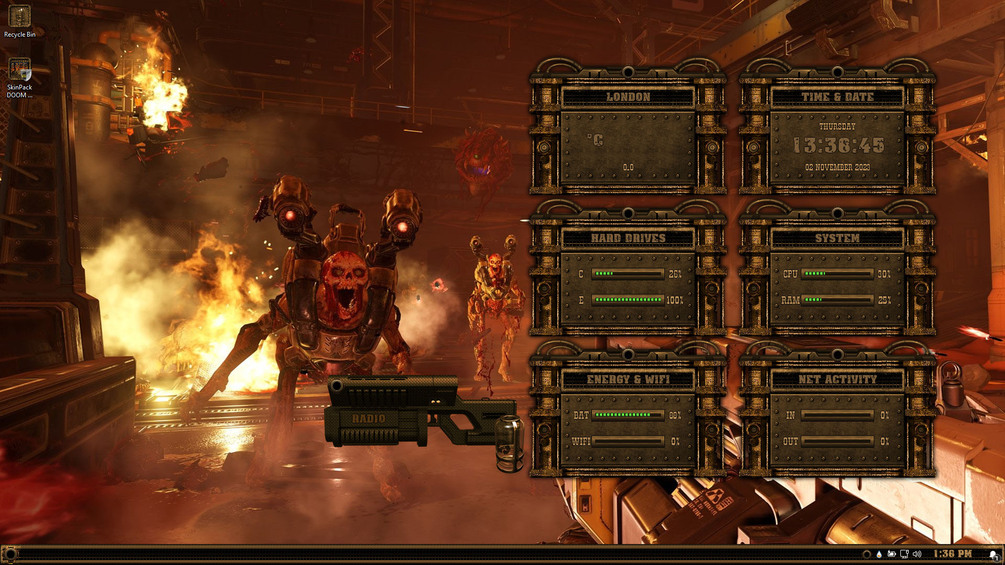This screenshot has height=565, width=1005.
Task: Select the SkinPack DOOM desktop icon
Action: (19, 76)
